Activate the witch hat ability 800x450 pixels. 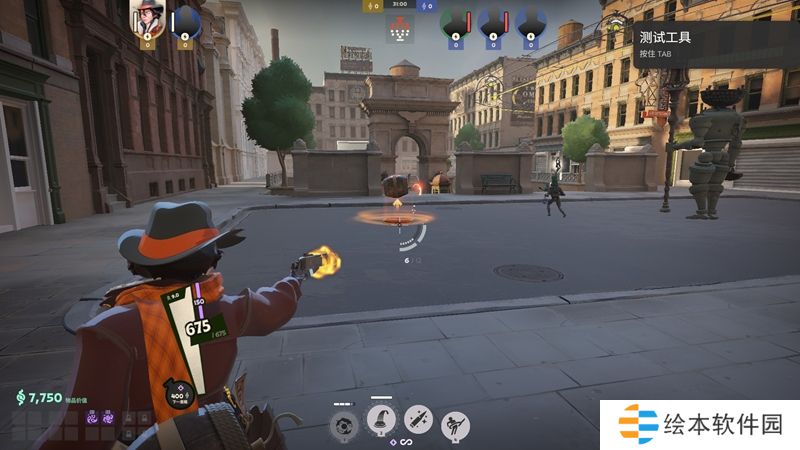tap(381, 422)
